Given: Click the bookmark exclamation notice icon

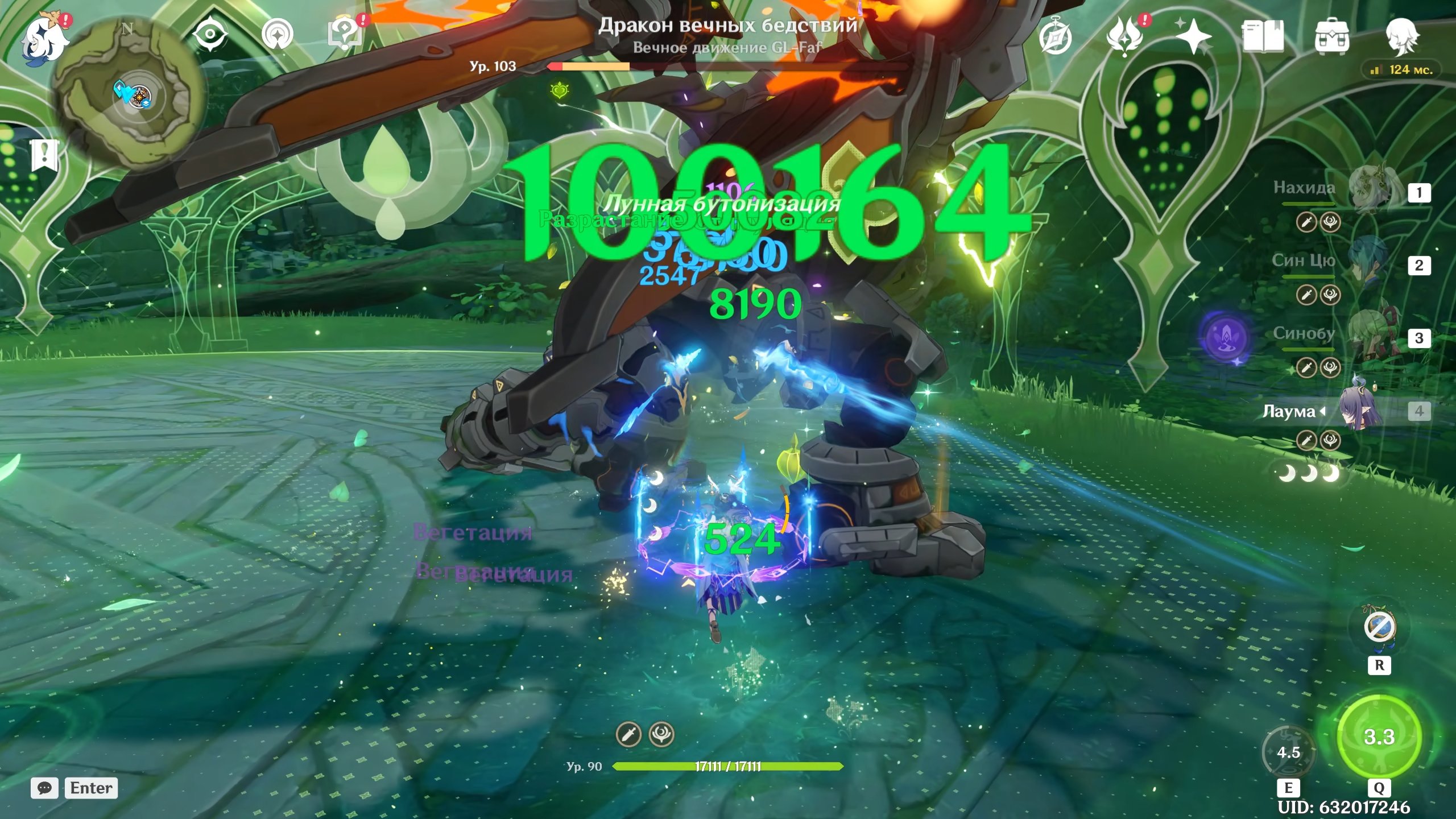Looking at the screenshot, I should click(x=44, y=155).
